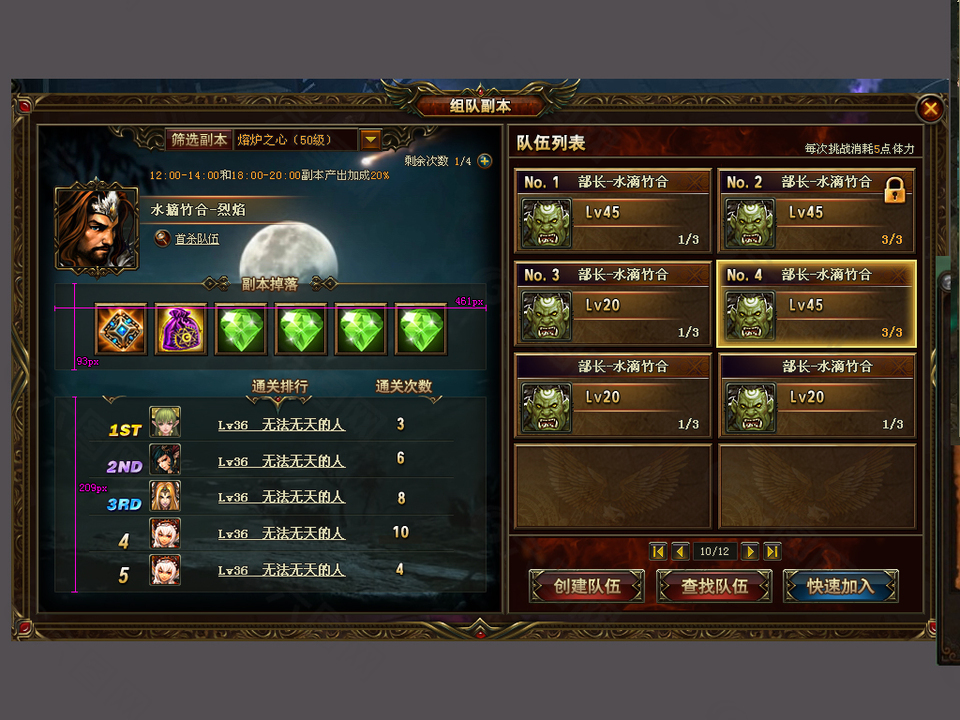Choose highlighted team No. 4 entry
Screen dimensions: 960x720
click(x=816, y=304)
